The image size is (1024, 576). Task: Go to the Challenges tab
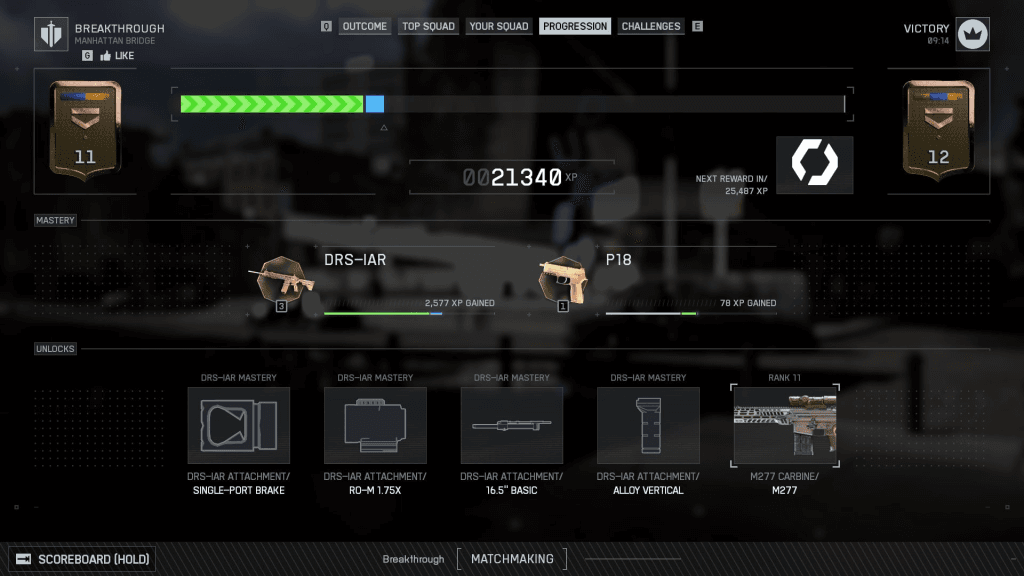coord(650,27)
